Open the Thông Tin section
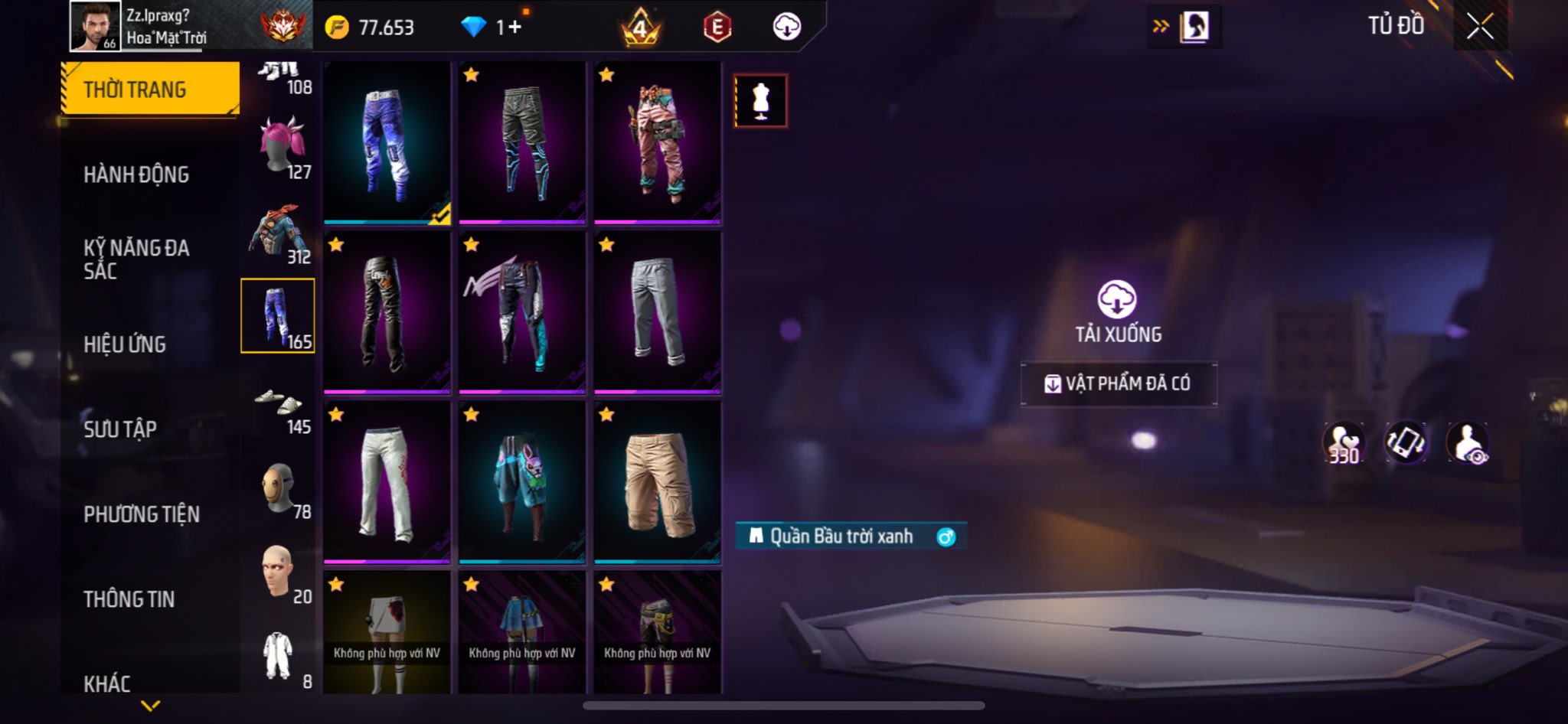 129,599
